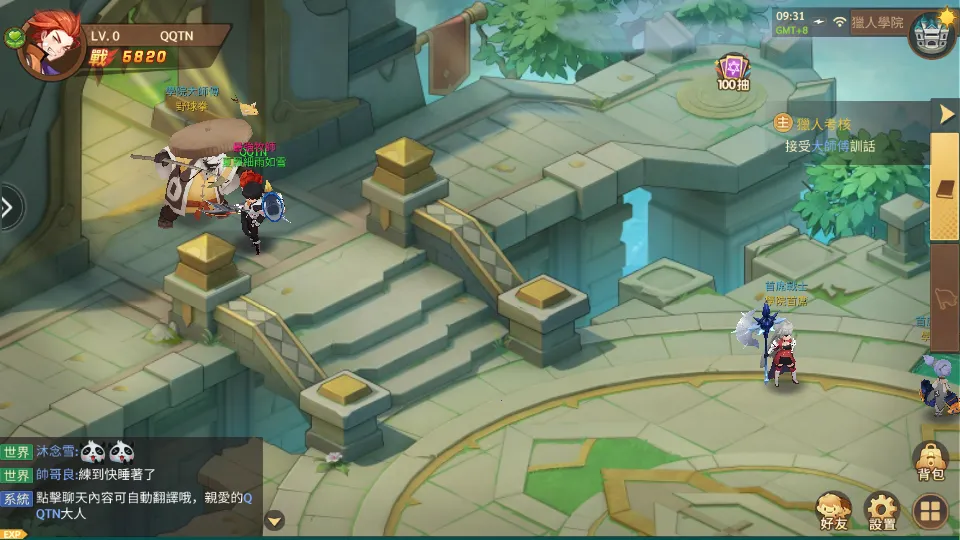
Task: Collapse the quest panel with the arrow
Action: tap(946, 114)
